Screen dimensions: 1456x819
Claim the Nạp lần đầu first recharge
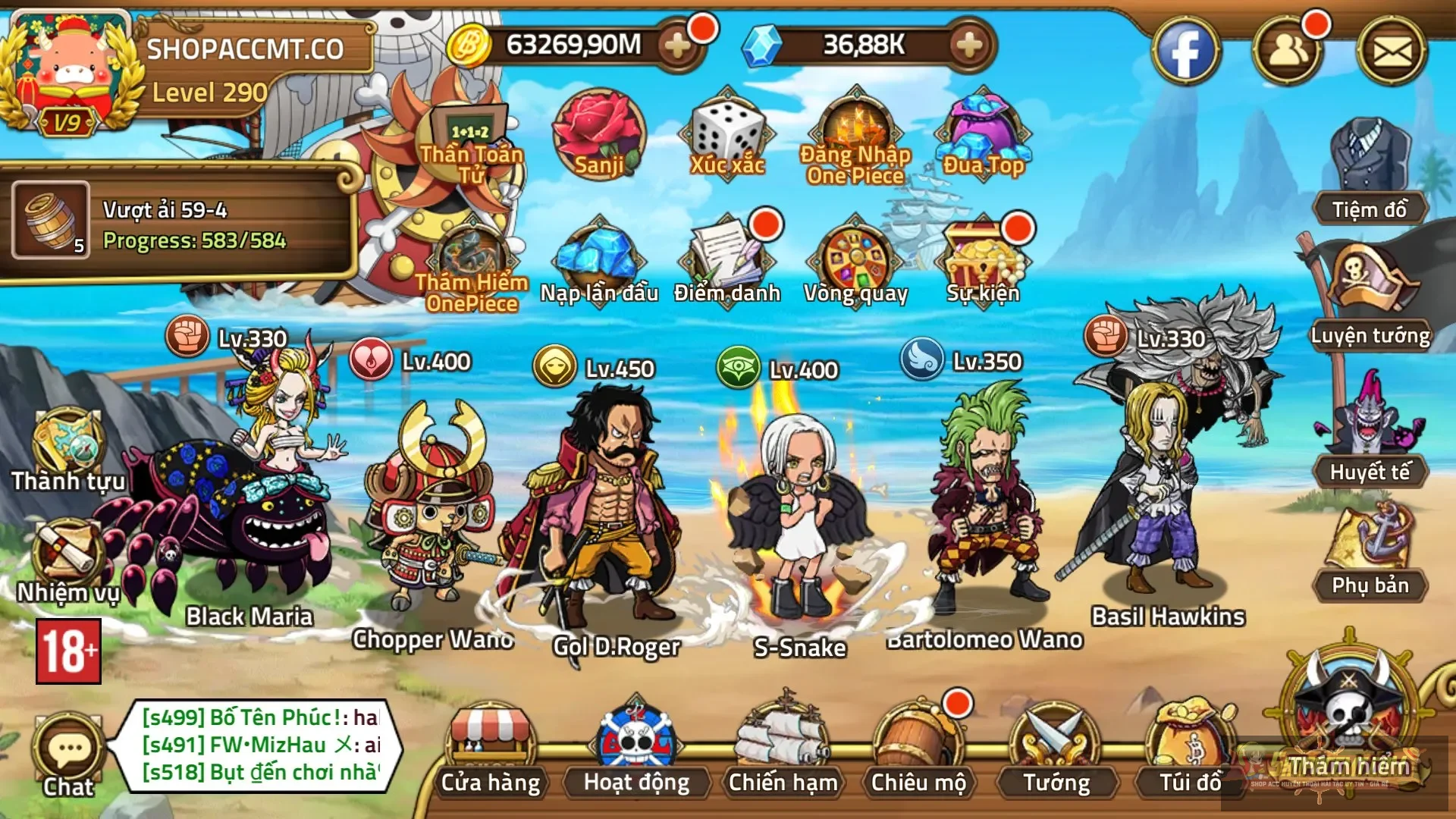598,258
